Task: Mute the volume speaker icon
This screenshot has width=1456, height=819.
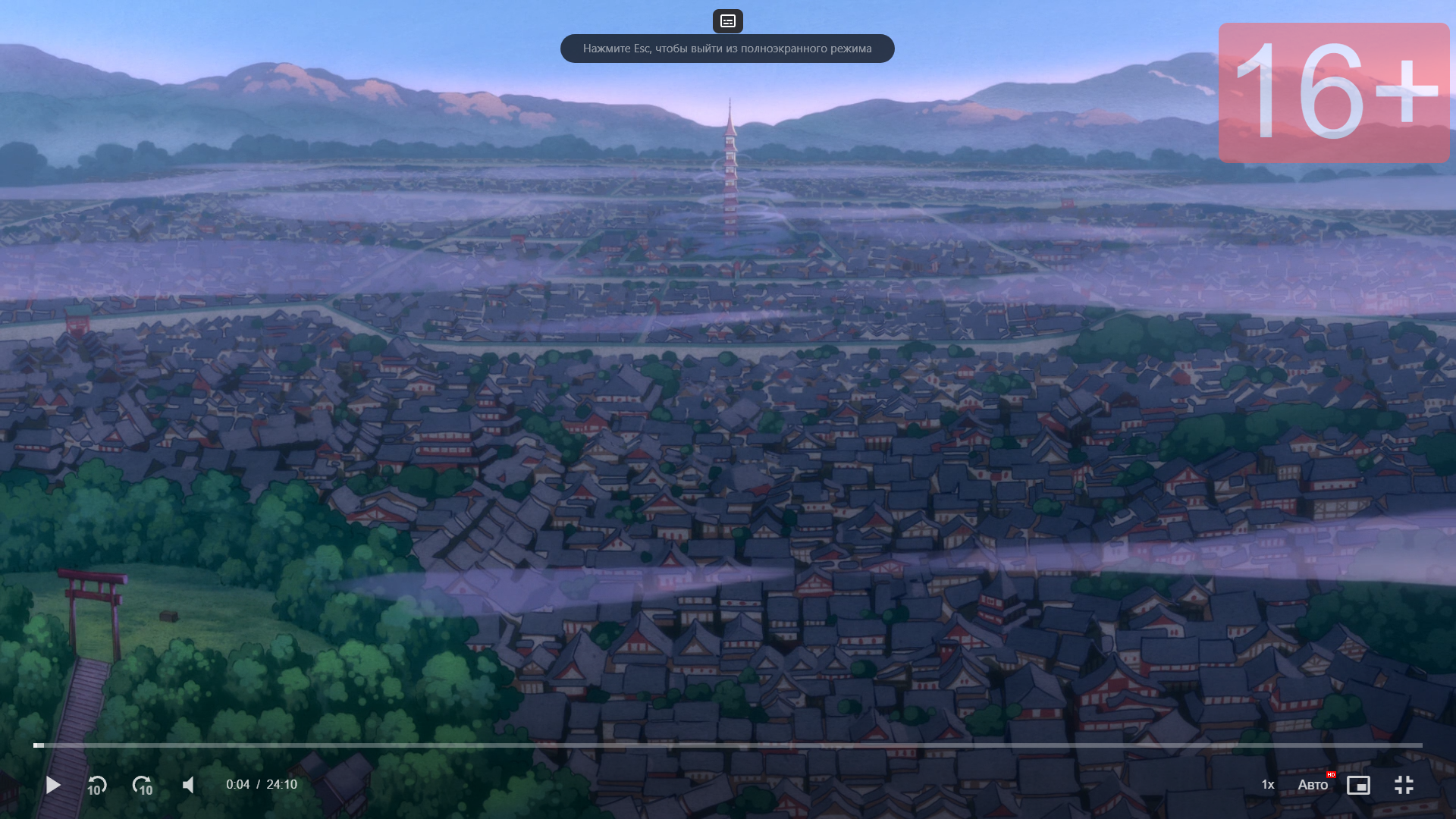Action: 189,785
